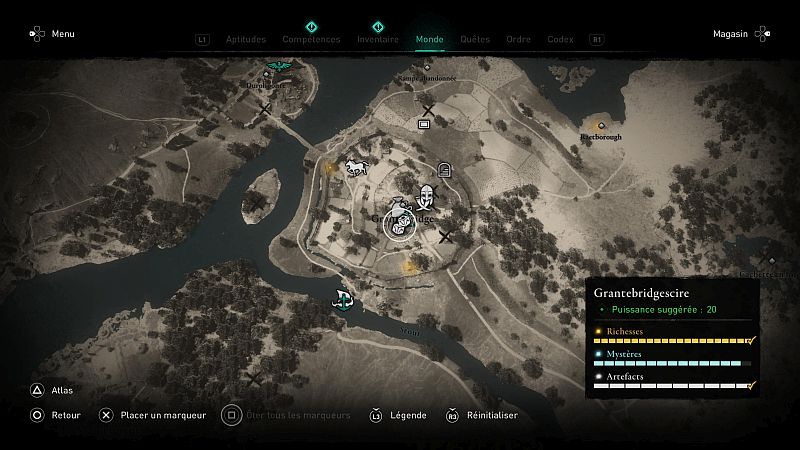800x450 pixels.
Task: Select the ship harbor marker on the river
Action: 344,298
